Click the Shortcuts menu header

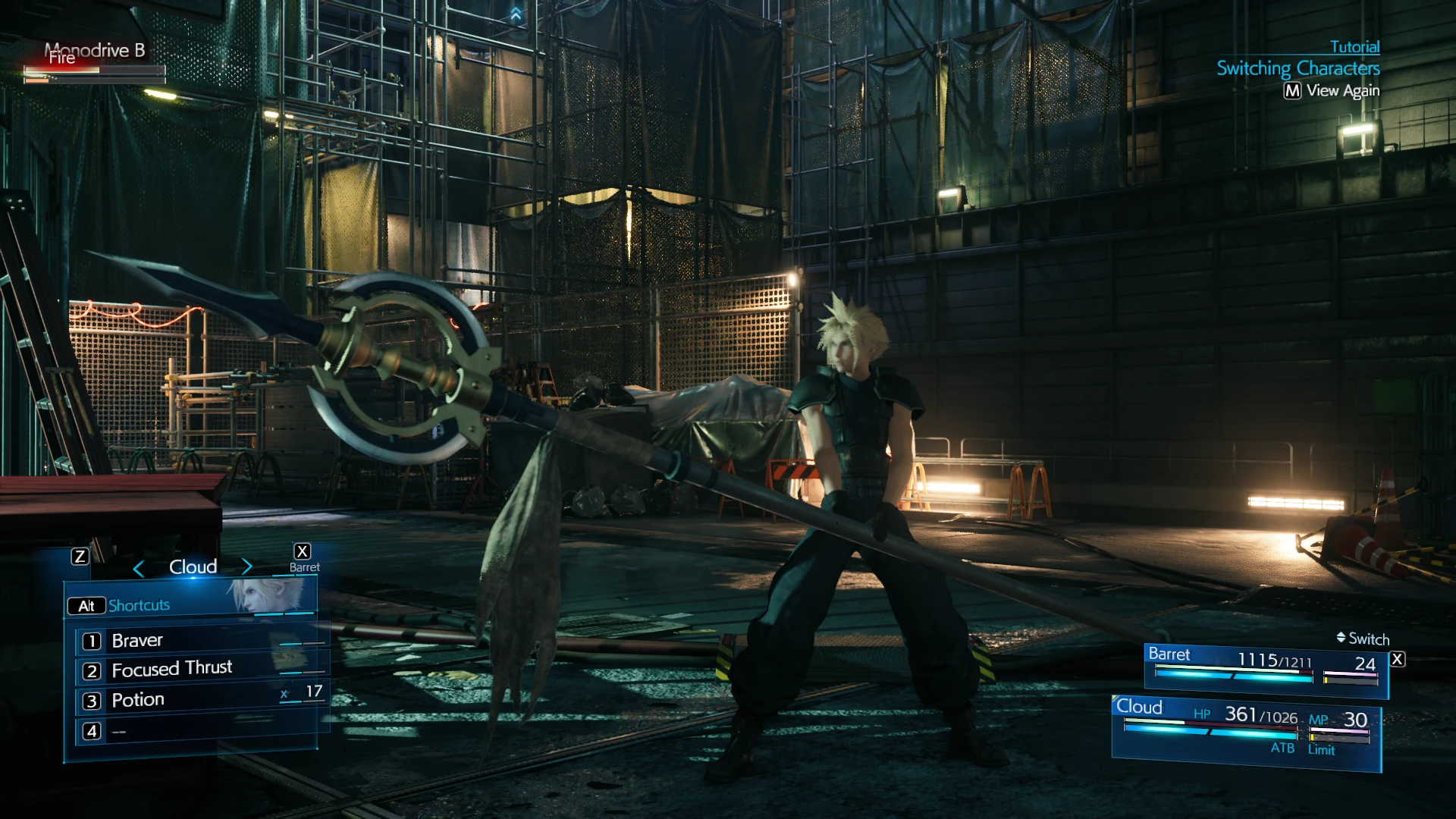coord(139,605)
